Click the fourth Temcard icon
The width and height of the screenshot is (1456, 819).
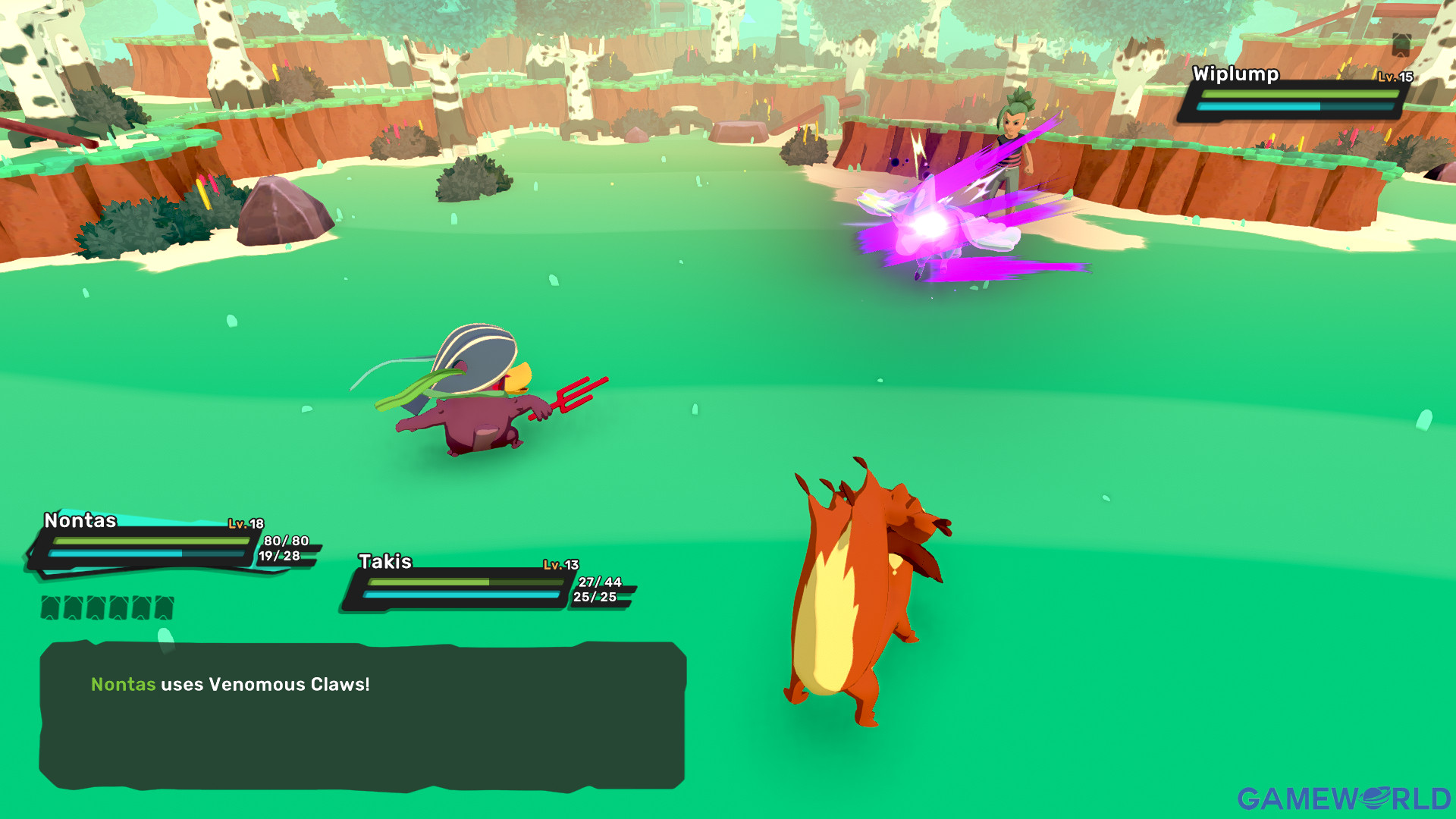(x=118, y=607)
